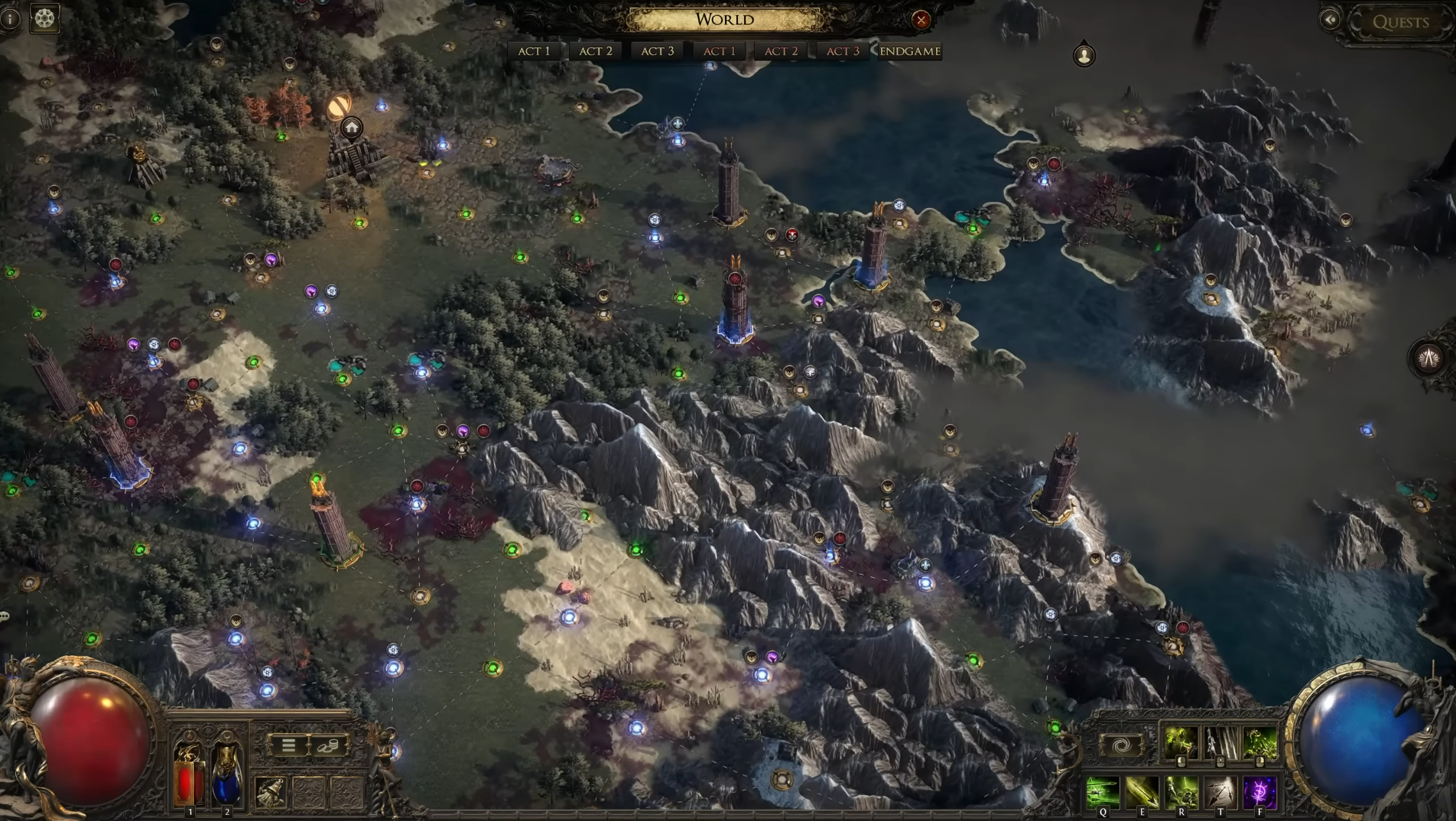
Task: Activate the green burst skill on R
Action: (x=1181, y=792)
